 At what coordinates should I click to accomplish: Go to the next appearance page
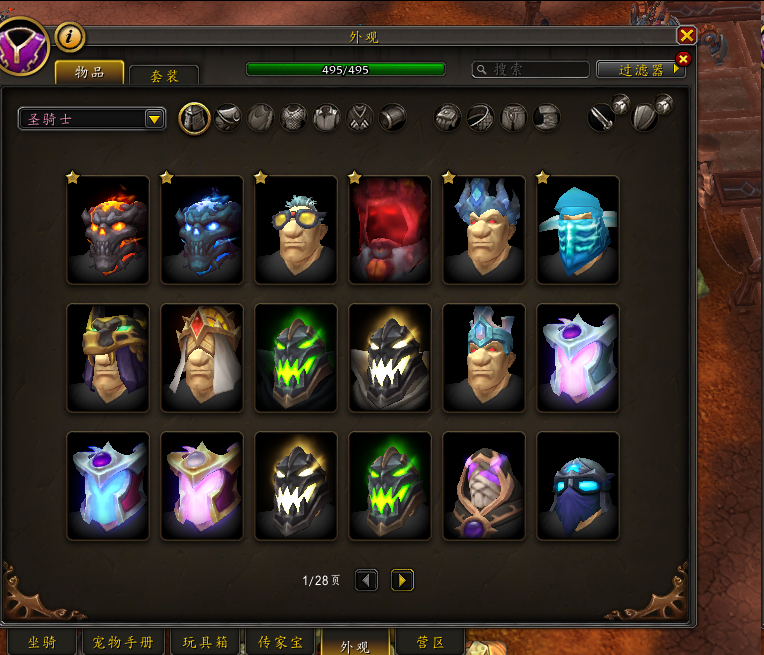[x=402, y=580]
